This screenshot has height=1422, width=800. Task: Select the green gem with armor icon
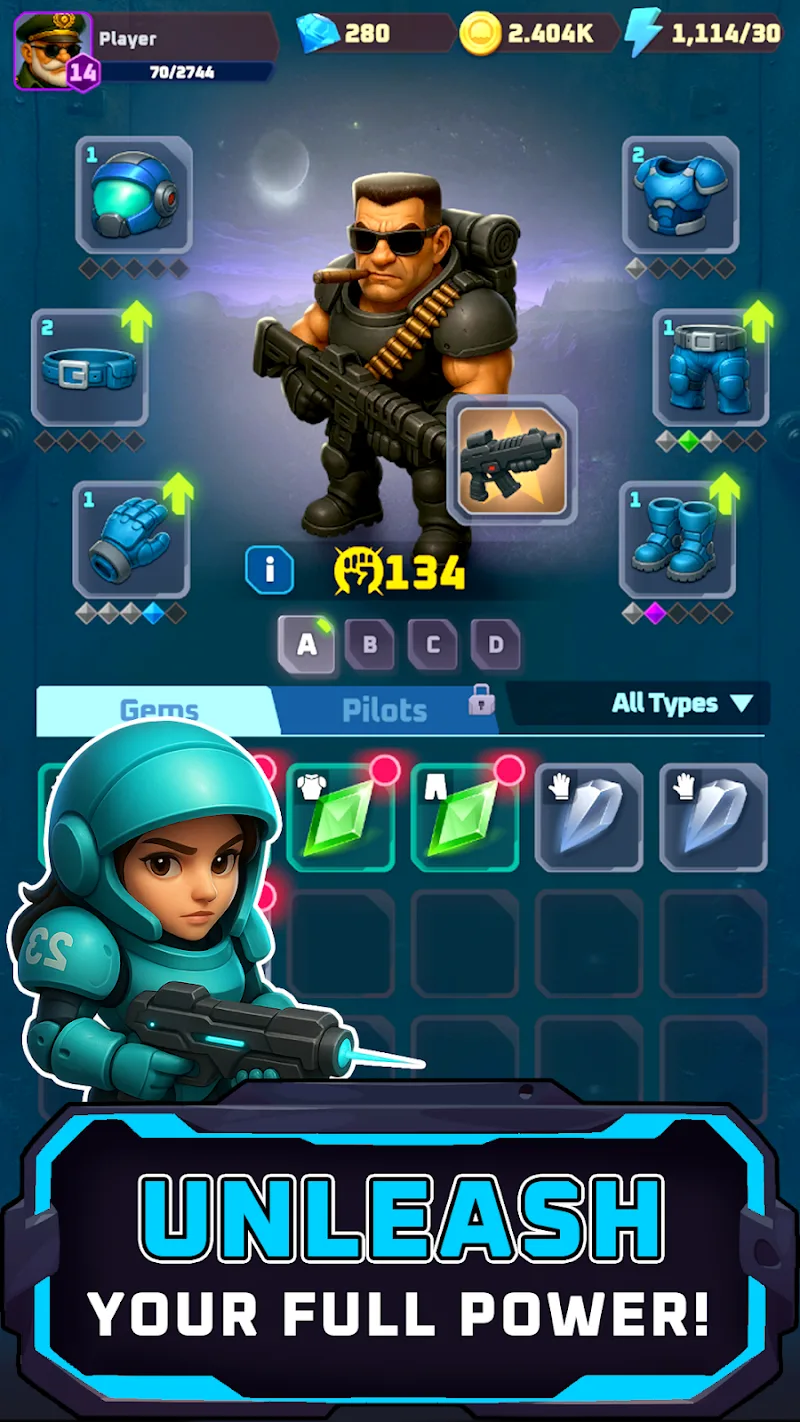(x=339, y=817)
